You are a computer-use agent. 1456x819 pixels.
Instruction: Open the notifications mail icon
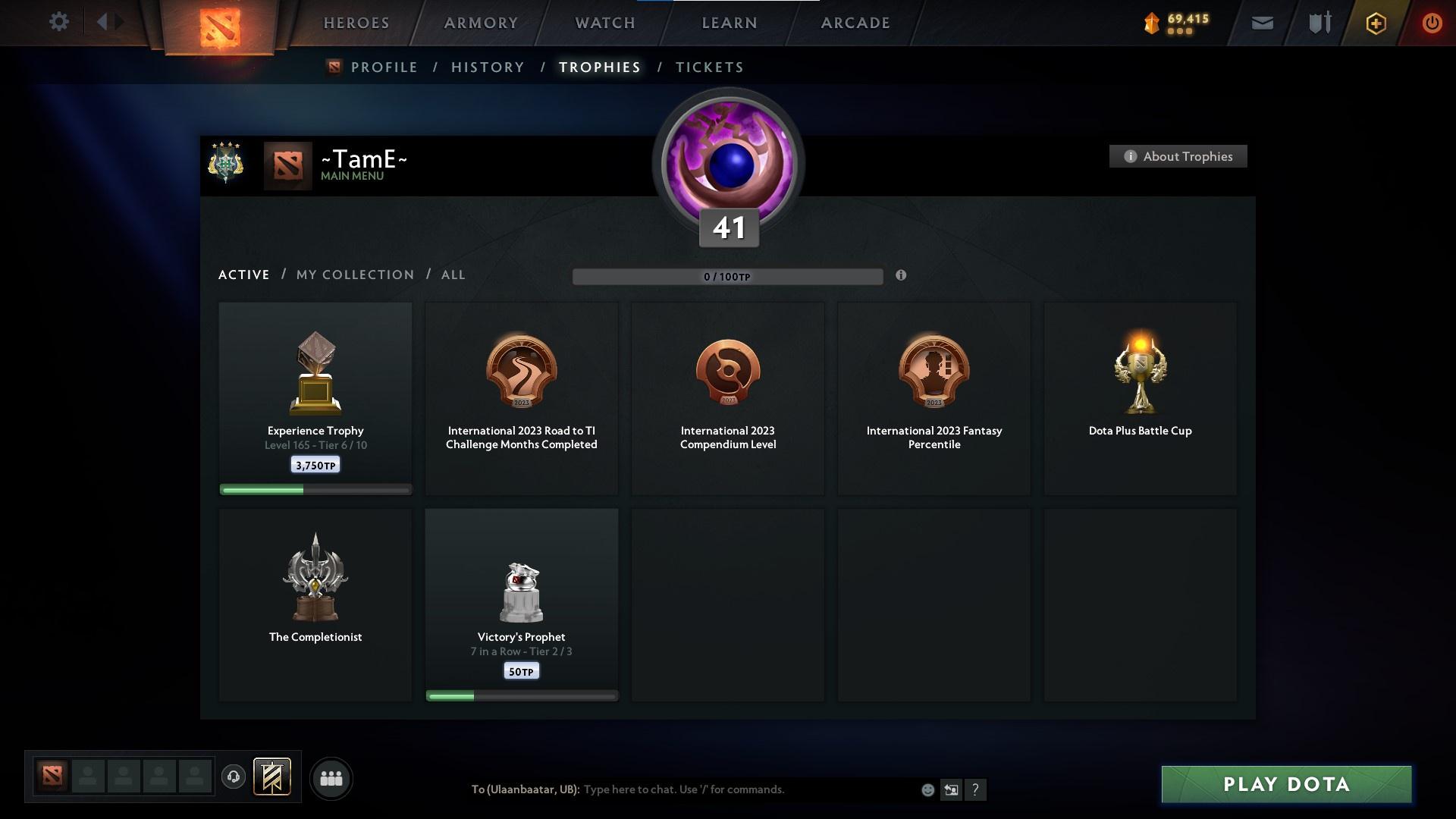[1261, 23]
